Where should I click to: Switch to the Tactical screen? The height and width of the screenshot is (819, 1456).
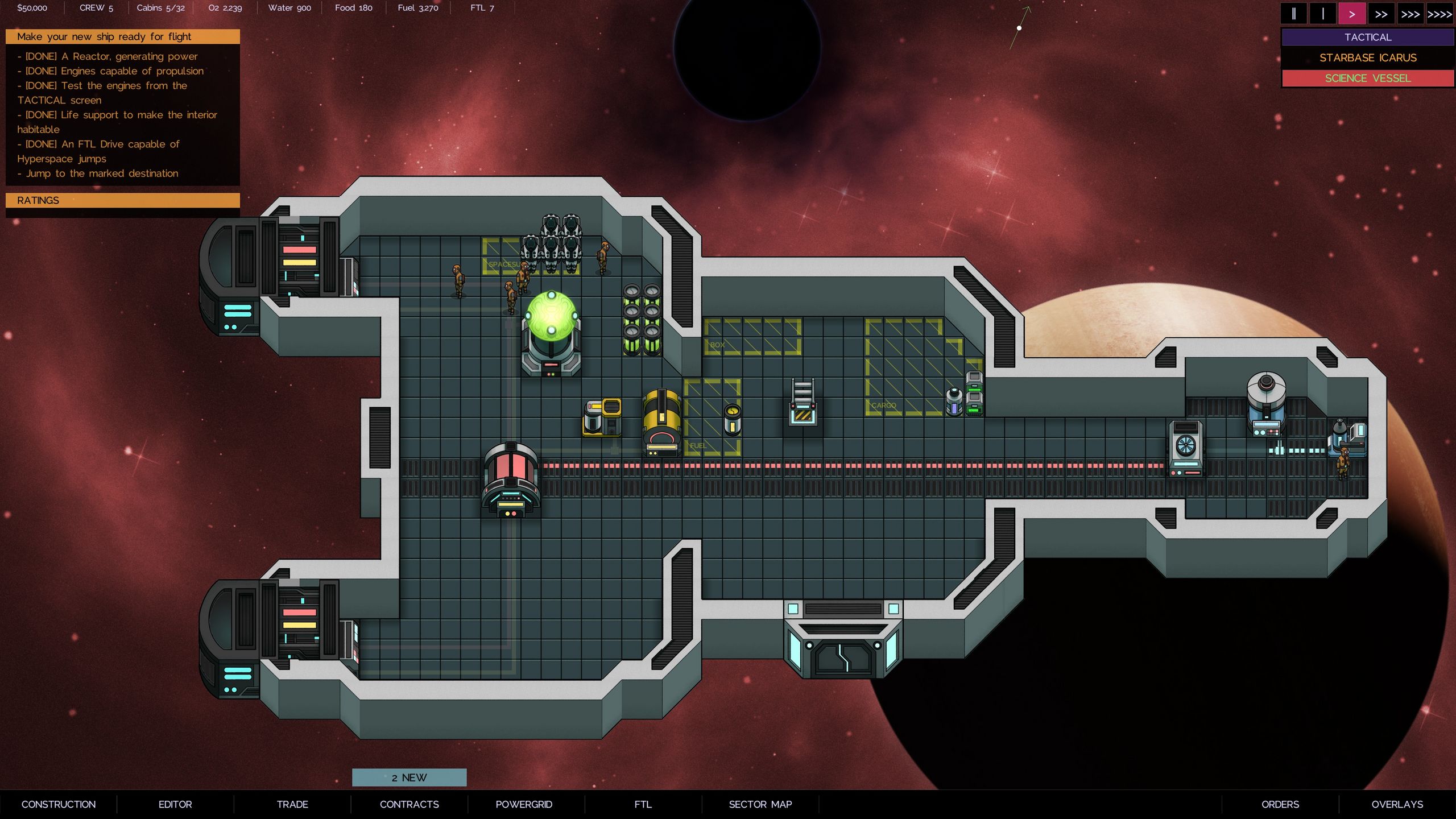click(x=1367, y=38)
